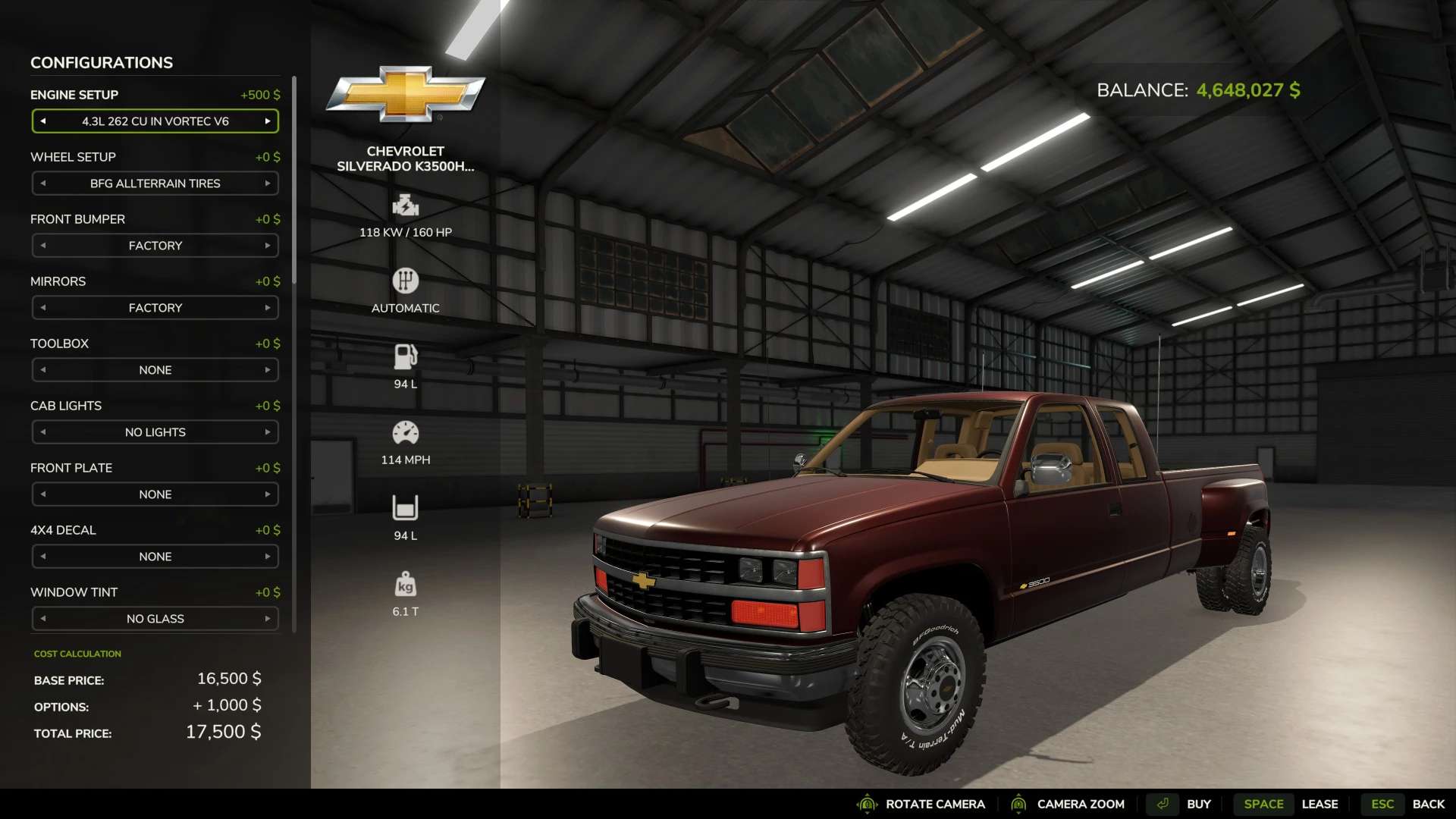Pick previous Toolbox option
This screenshot has width=1456, height=819.
click(x=43, y=370)
